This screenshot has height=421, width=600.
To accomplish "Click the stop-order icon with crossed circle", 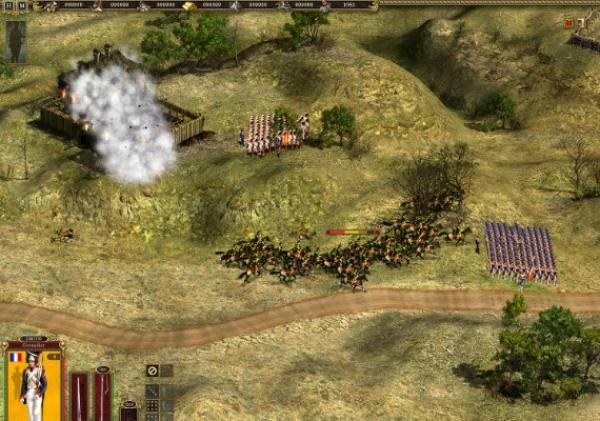I will pos(152,370).
